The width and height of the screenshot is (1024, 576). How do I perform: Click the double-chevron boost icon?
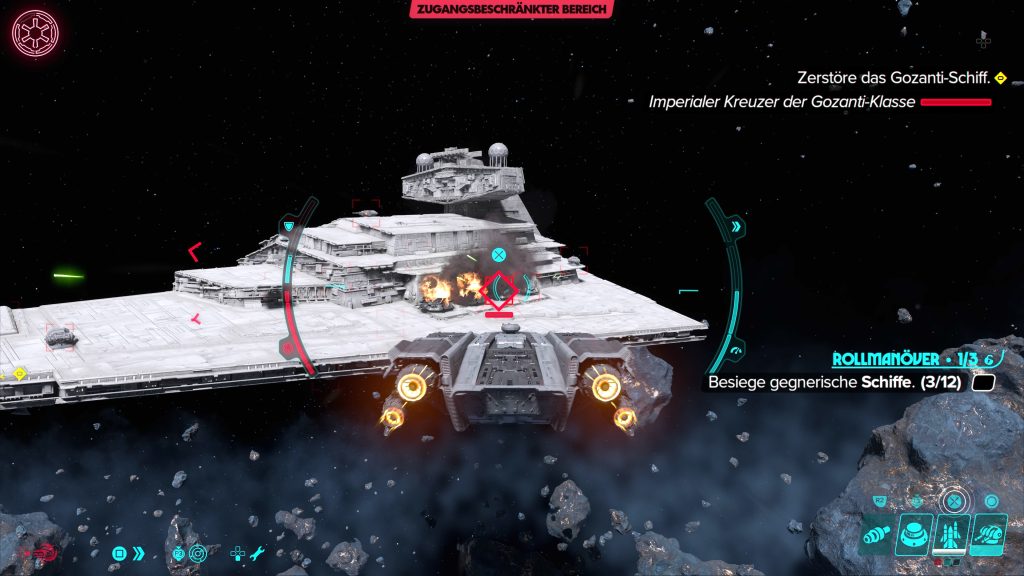pyautogui.click(x=139, y=553)
